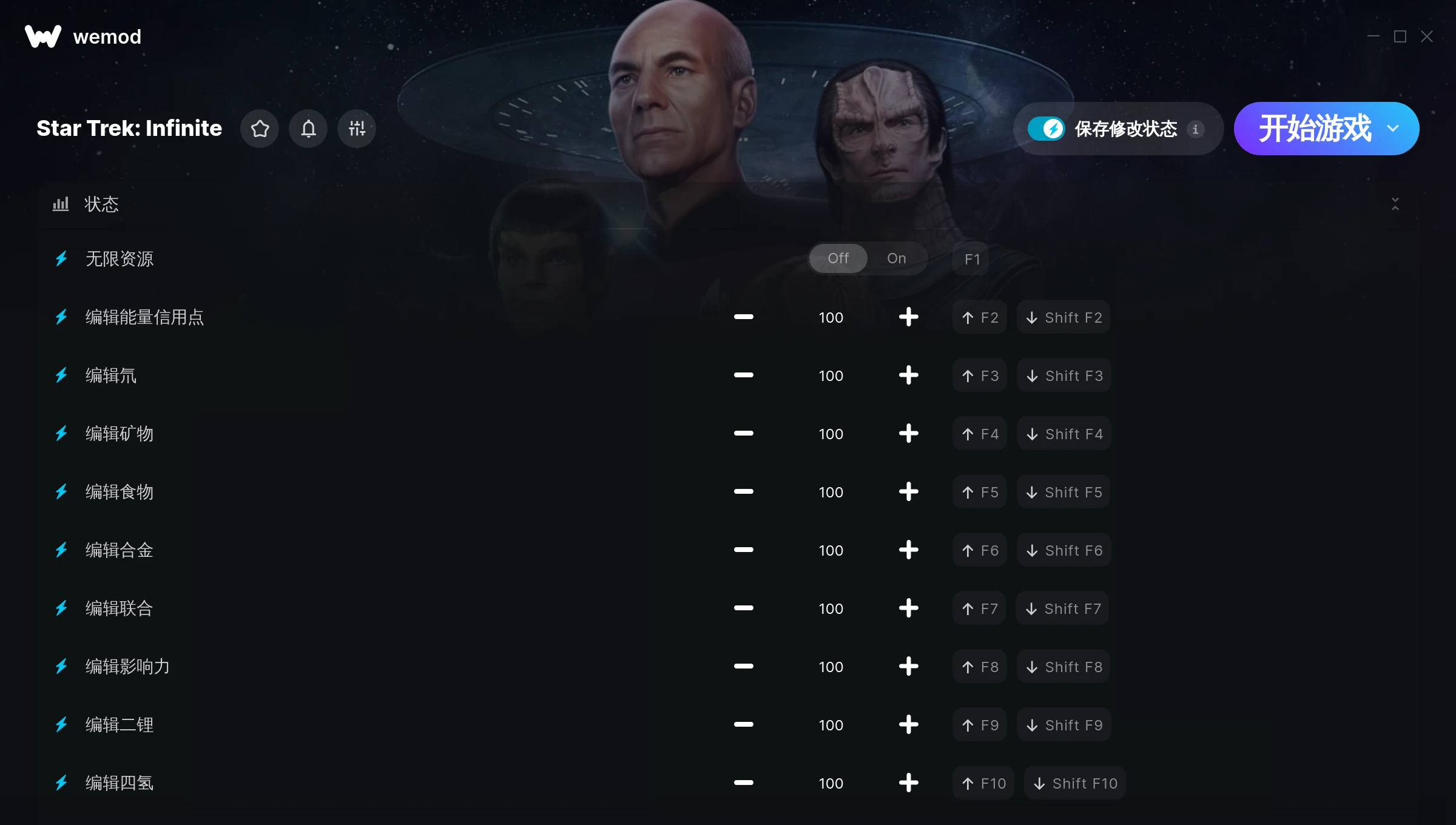Screen dimensions: 1456x825
Task: Set 无限资源 to Off
Action: [x=838, y=258]
